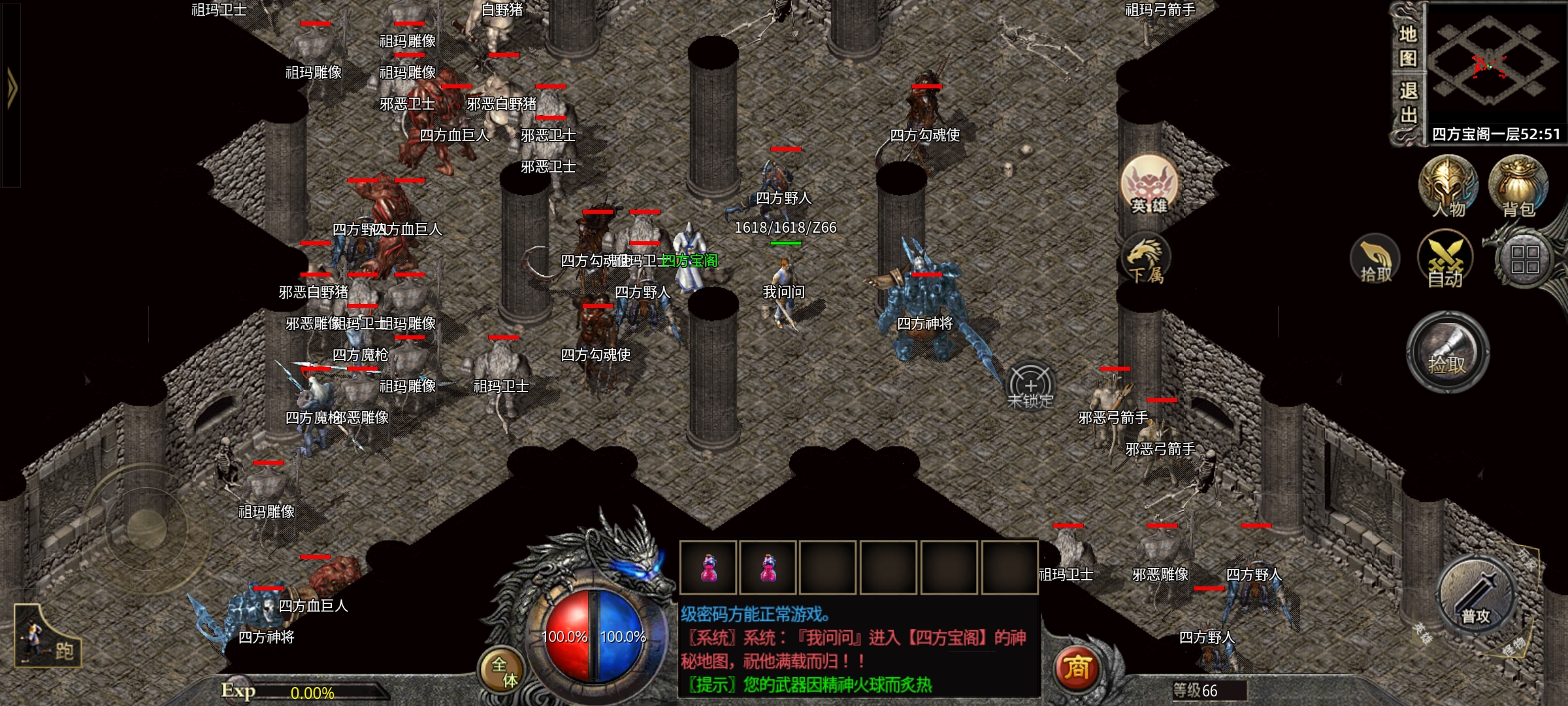Tap the small 拾取 hand icon

[1375, 261]
